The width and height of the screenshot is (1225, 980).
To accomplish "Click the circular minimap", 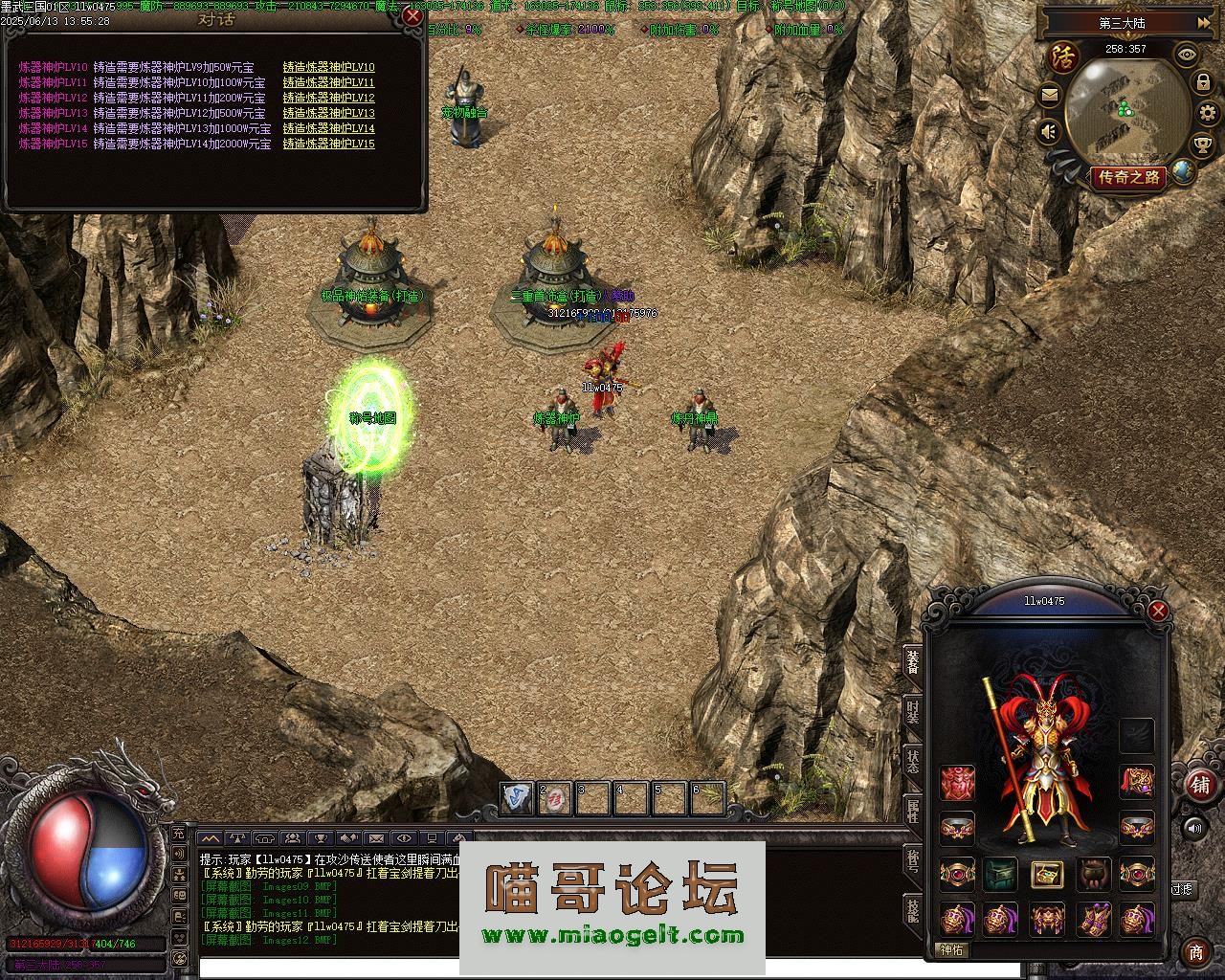I will coord(1122,110).
